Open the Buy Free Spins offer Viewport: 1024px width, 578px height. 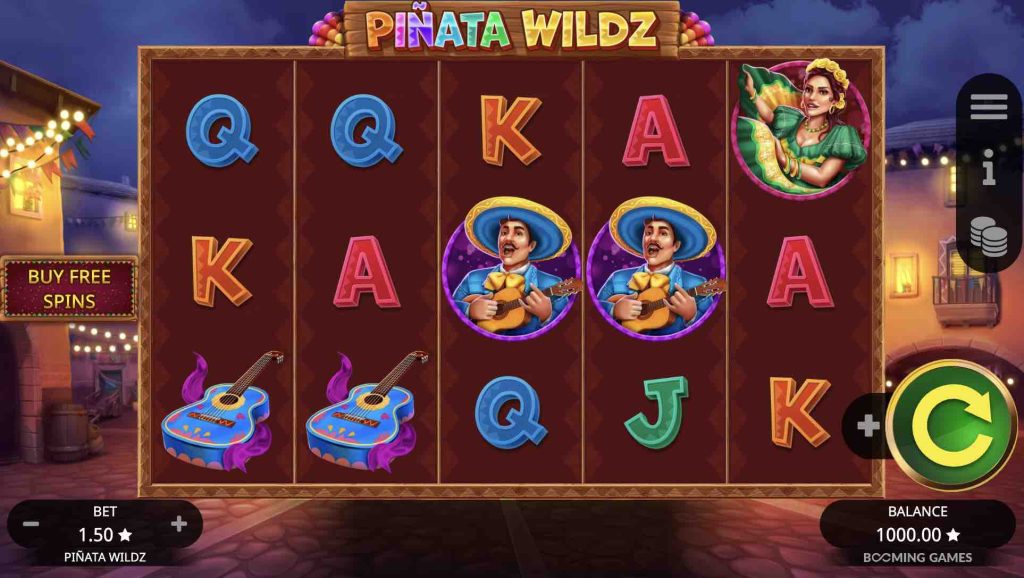coord(68,288)
